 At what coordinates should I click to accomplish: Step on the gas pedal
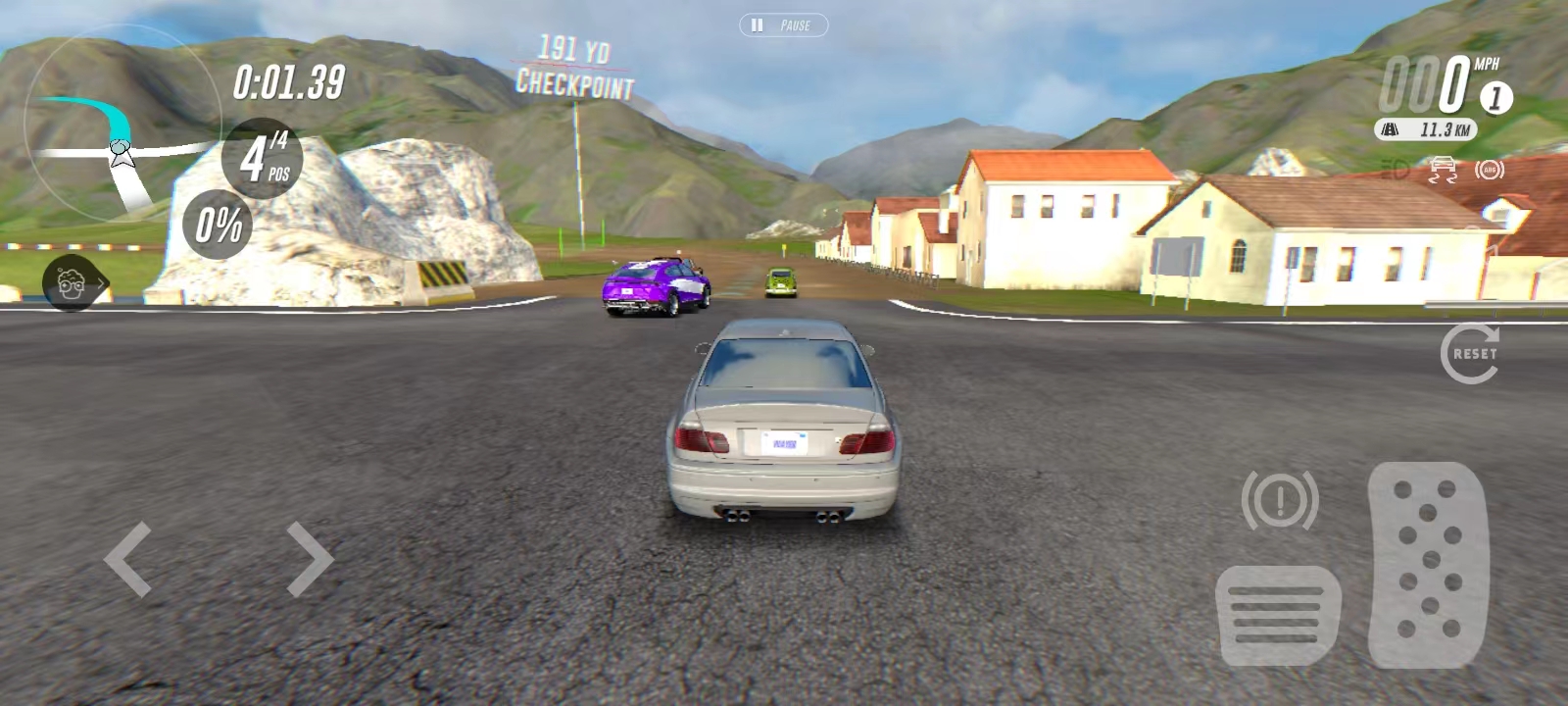[x=1428, y=564]
